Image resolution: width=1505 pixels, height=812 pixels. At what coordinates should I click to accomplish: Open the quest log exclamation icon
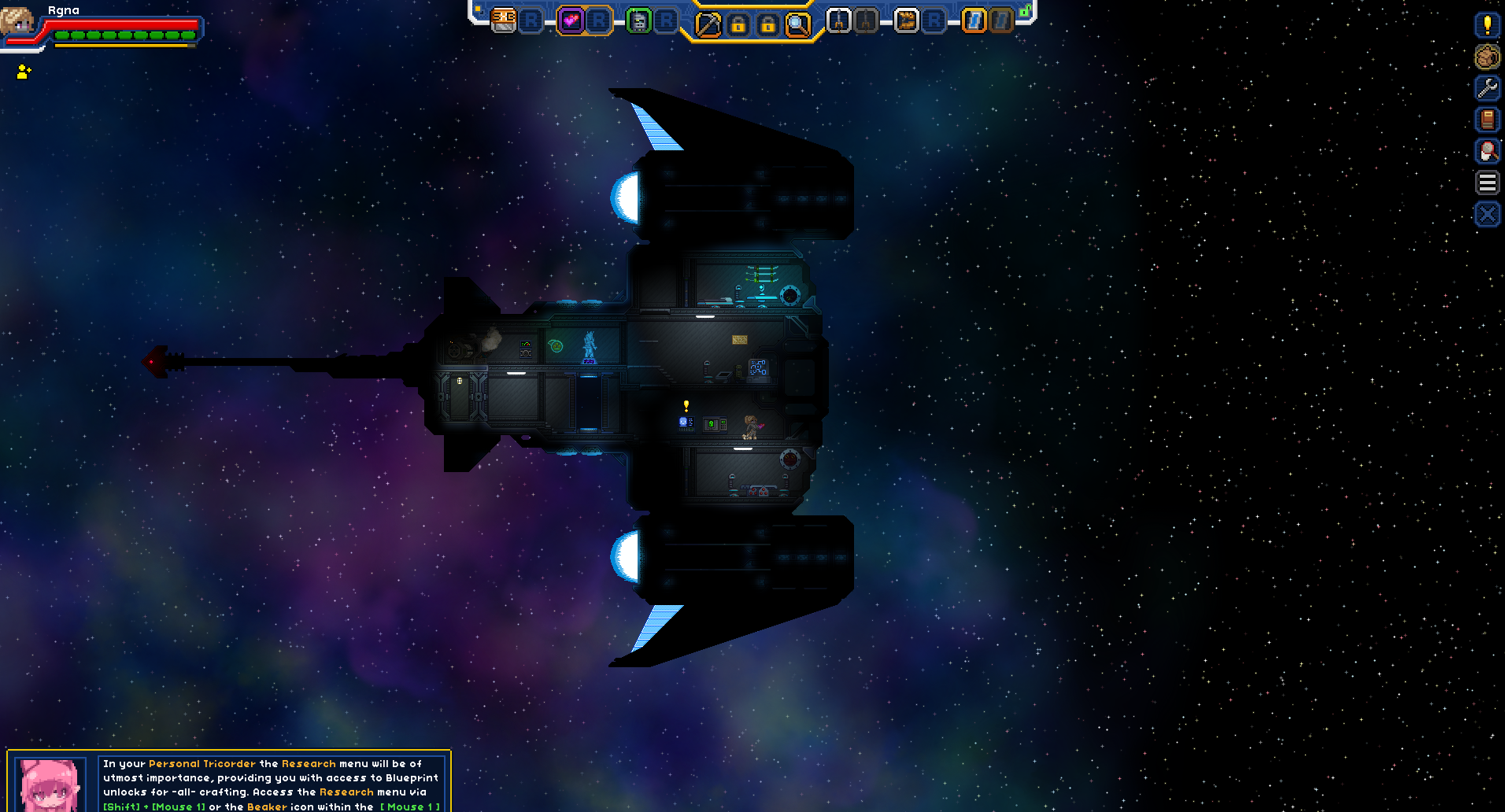[1487, 26]
